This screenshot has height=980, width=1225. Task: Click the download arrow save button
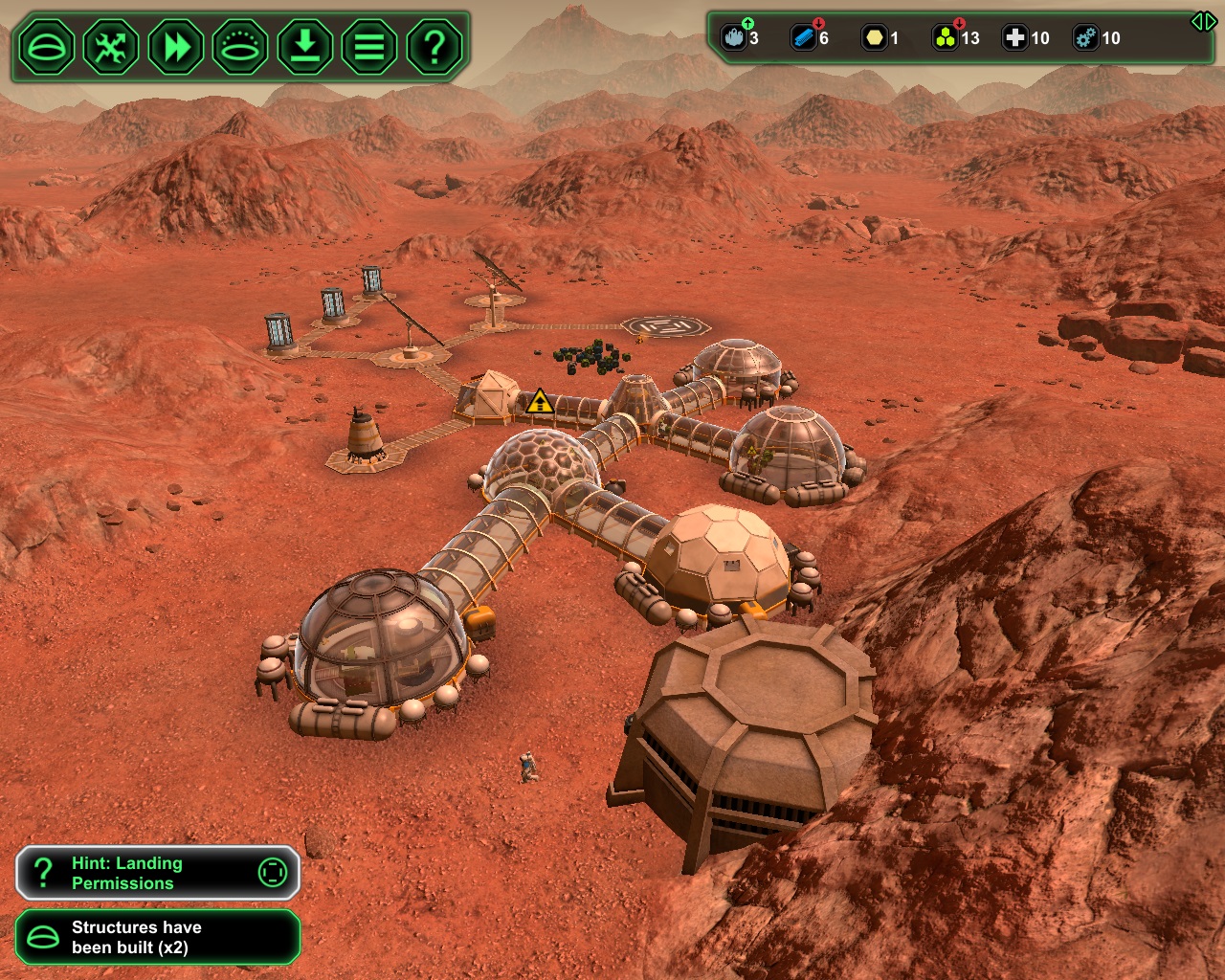[305, 46]
